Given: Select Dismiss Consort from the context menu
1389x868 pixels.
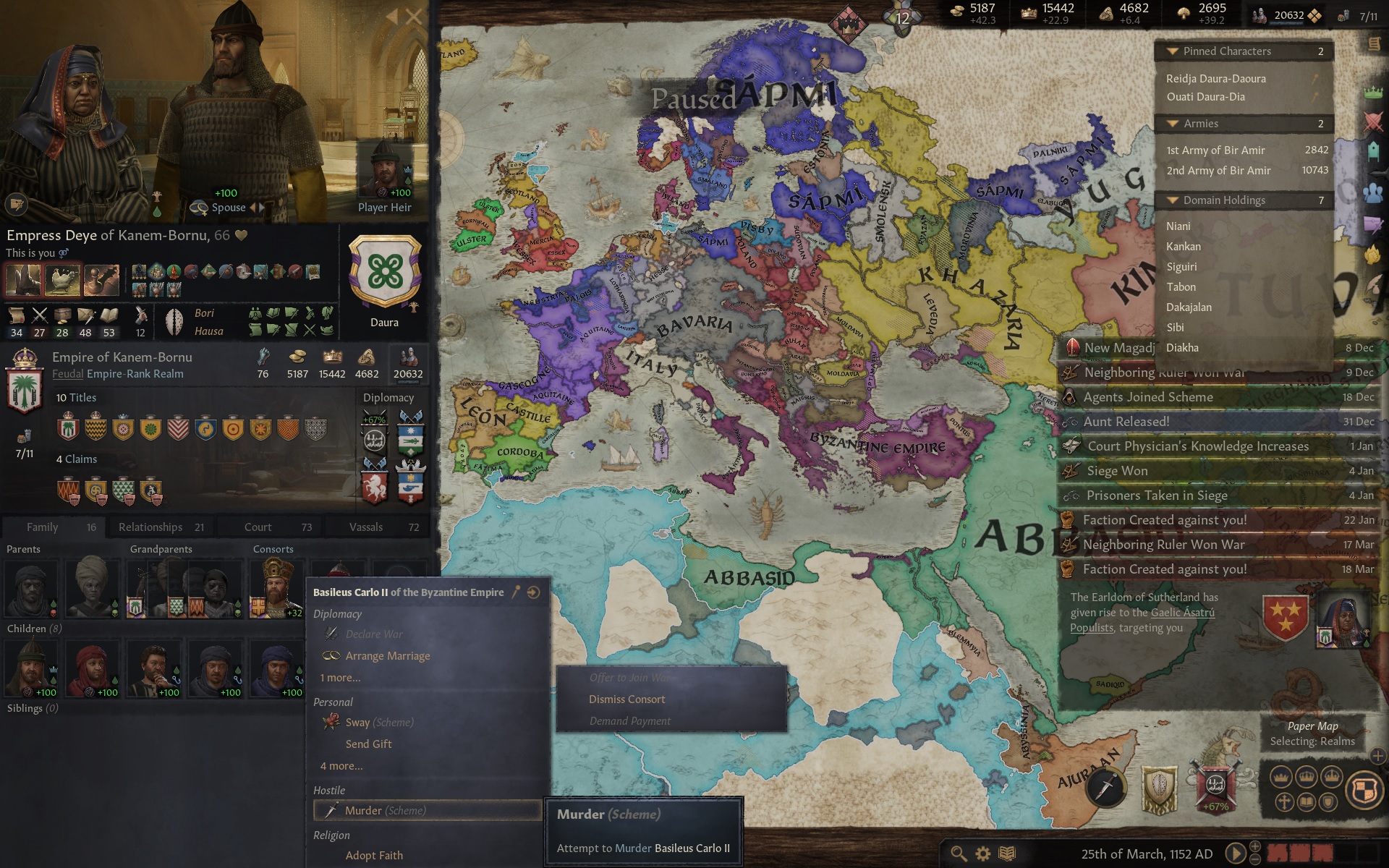Looking at the screenshot, I should pos(626,699).
